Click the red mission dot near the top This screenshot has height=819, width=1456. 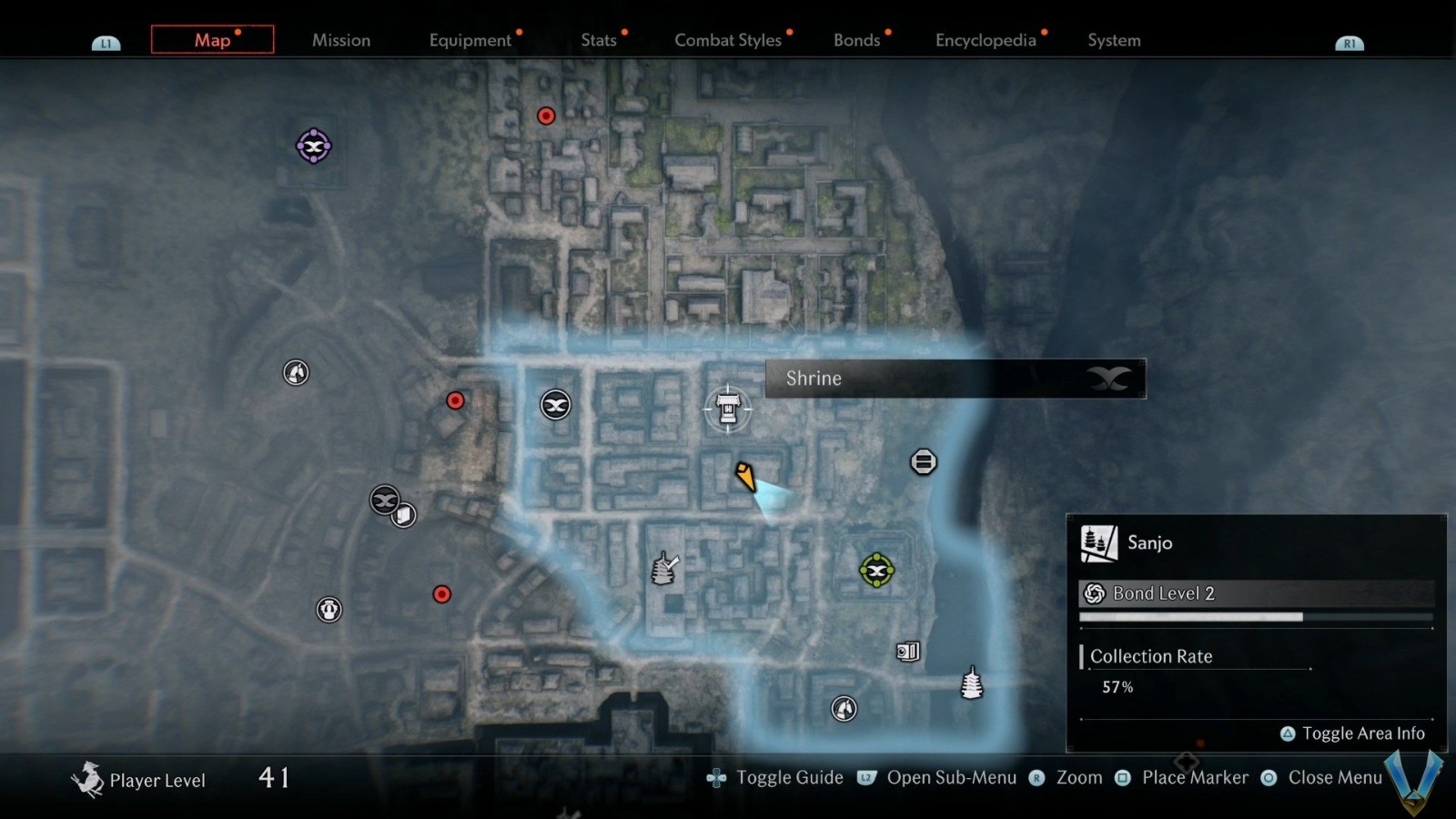coord(546,116)
